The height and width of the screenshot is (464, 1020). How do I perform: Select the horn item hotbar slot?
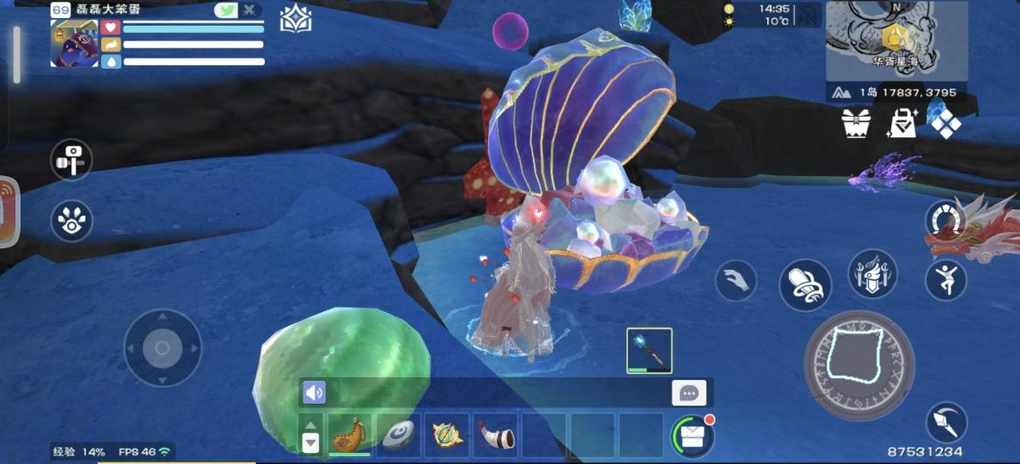click(x=494, y=434)
